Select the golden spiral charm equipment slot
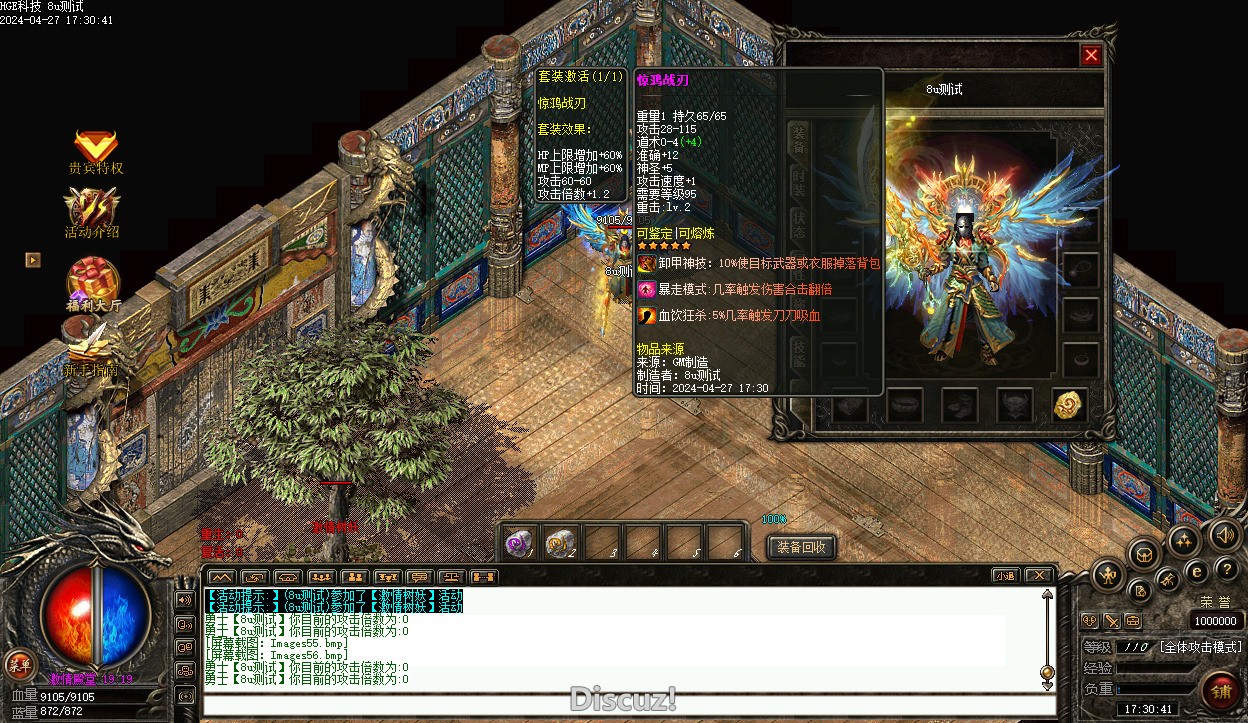This screenshot has height=723, width=1248. pyautogui.click(x=1070, y=404)
